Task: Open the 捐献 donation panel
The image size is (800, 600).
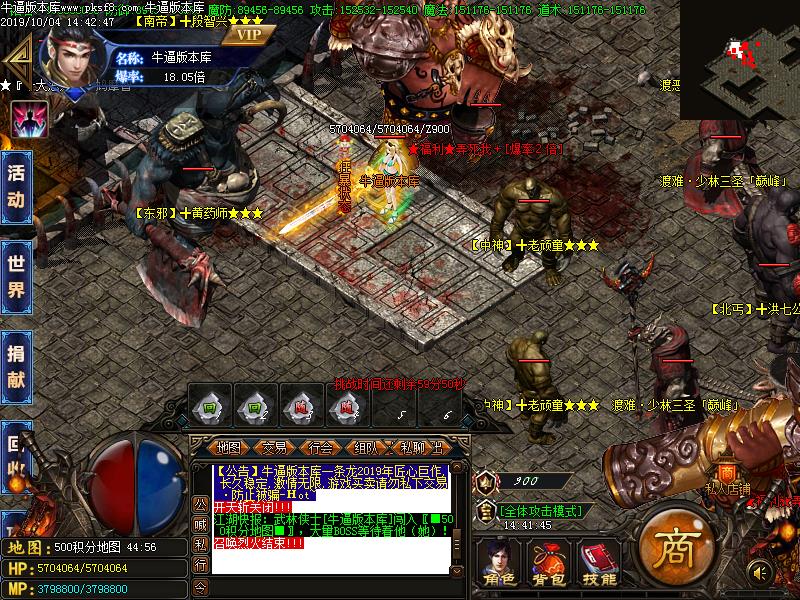Action: [x=16, y=366]
